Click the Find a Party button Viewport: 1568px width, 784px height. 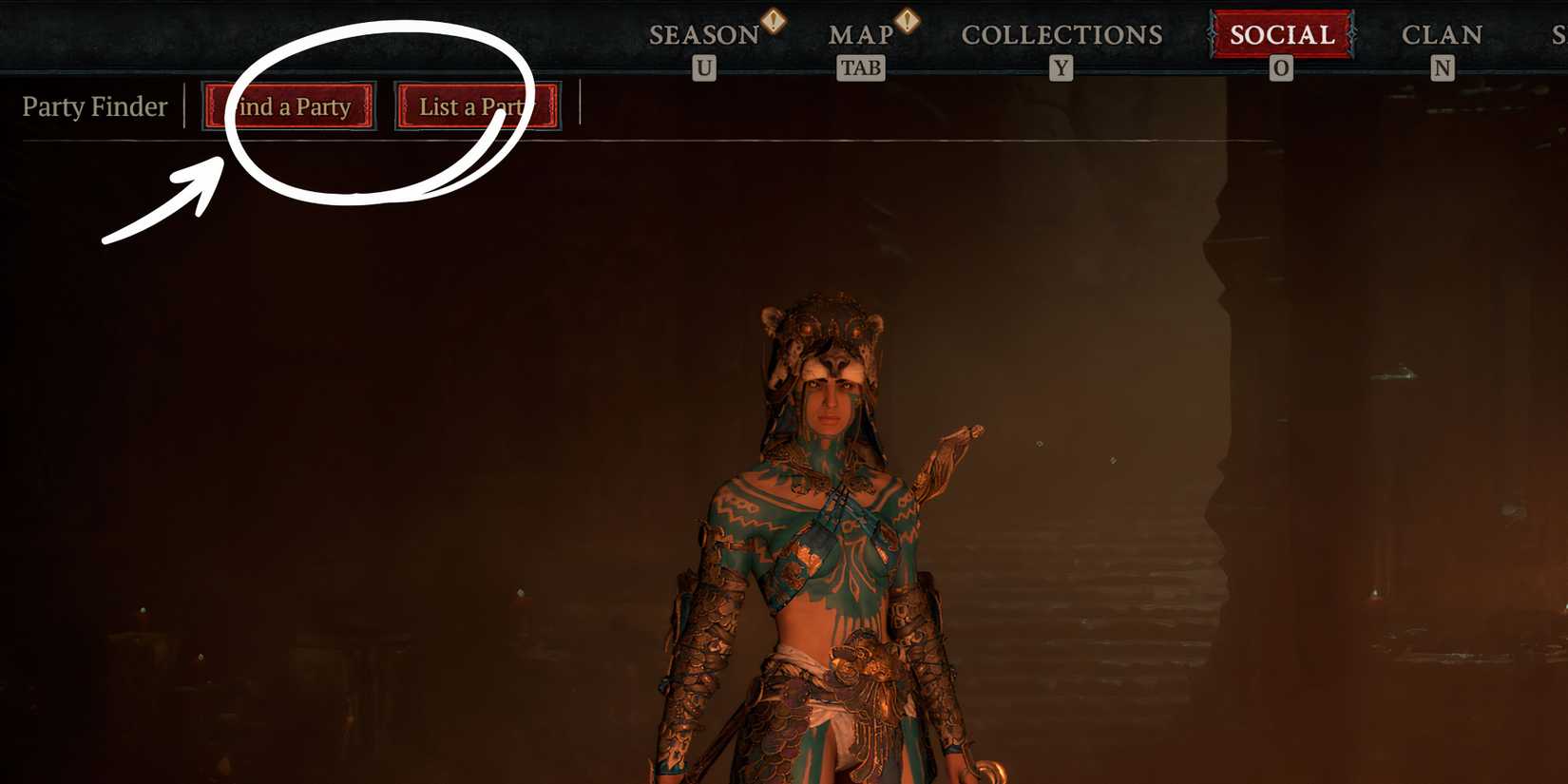[x=288, y=106]
